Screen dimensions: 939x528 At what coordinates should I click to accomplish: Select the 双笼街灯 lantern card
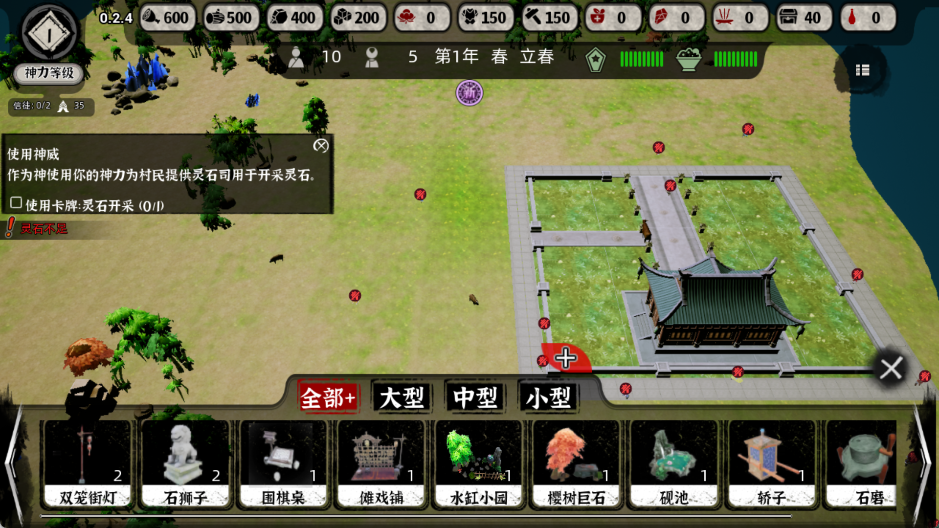86,463
